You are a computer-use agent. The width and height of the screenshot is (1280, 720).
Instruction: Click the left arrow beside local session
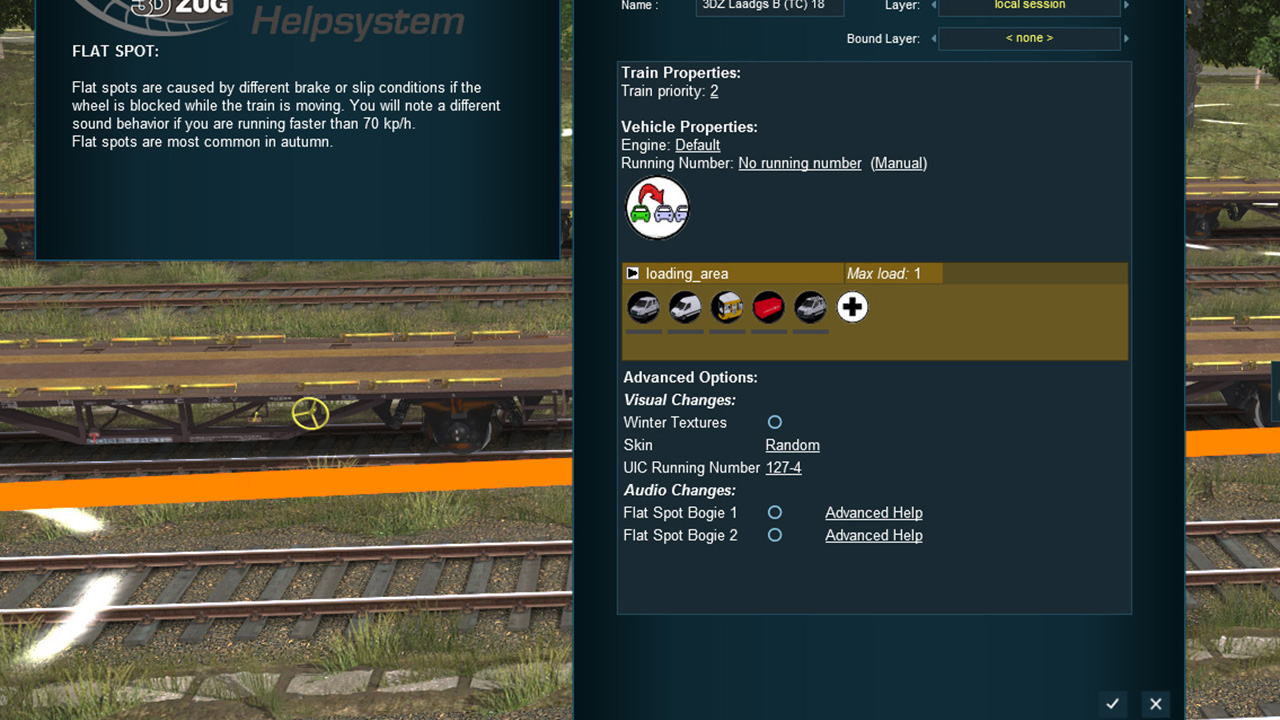[x=934, y=6]
